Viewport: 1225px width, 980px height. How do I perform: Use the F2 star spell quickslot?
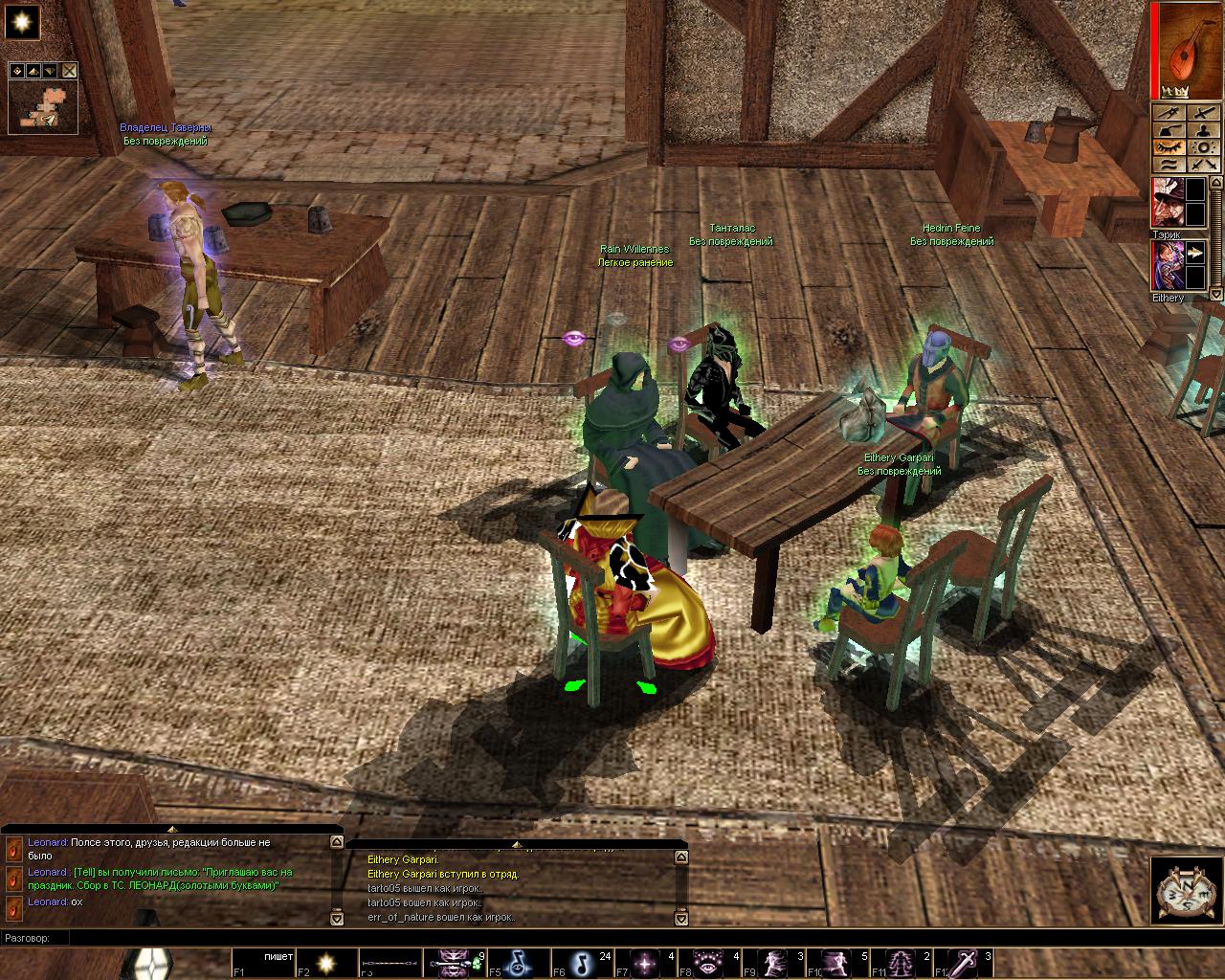(x=325, y=962)
